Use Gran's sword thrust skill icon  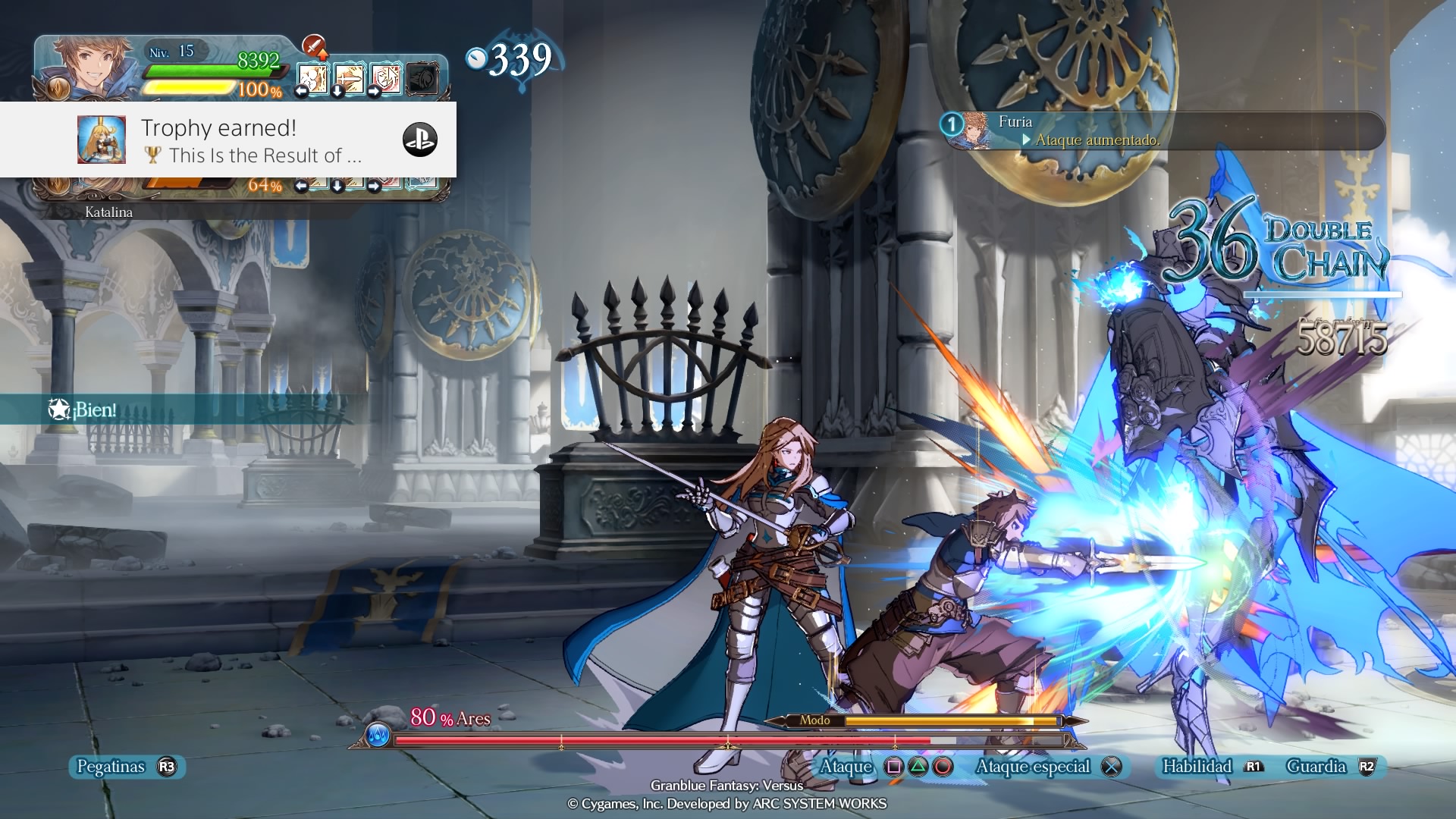349,77
